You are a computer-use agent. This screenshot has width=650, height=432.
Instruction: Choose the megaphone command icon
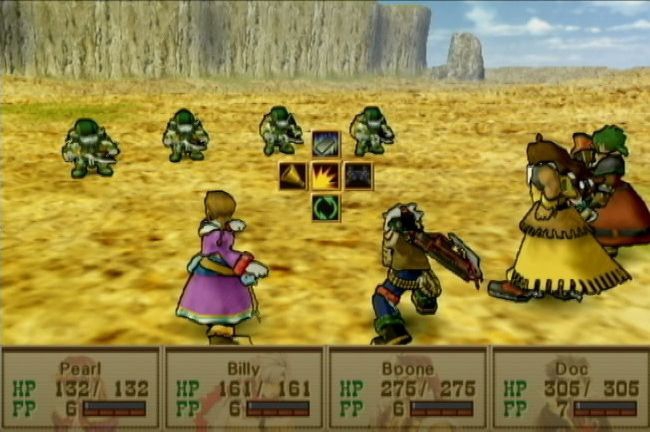tap(293, 177)
